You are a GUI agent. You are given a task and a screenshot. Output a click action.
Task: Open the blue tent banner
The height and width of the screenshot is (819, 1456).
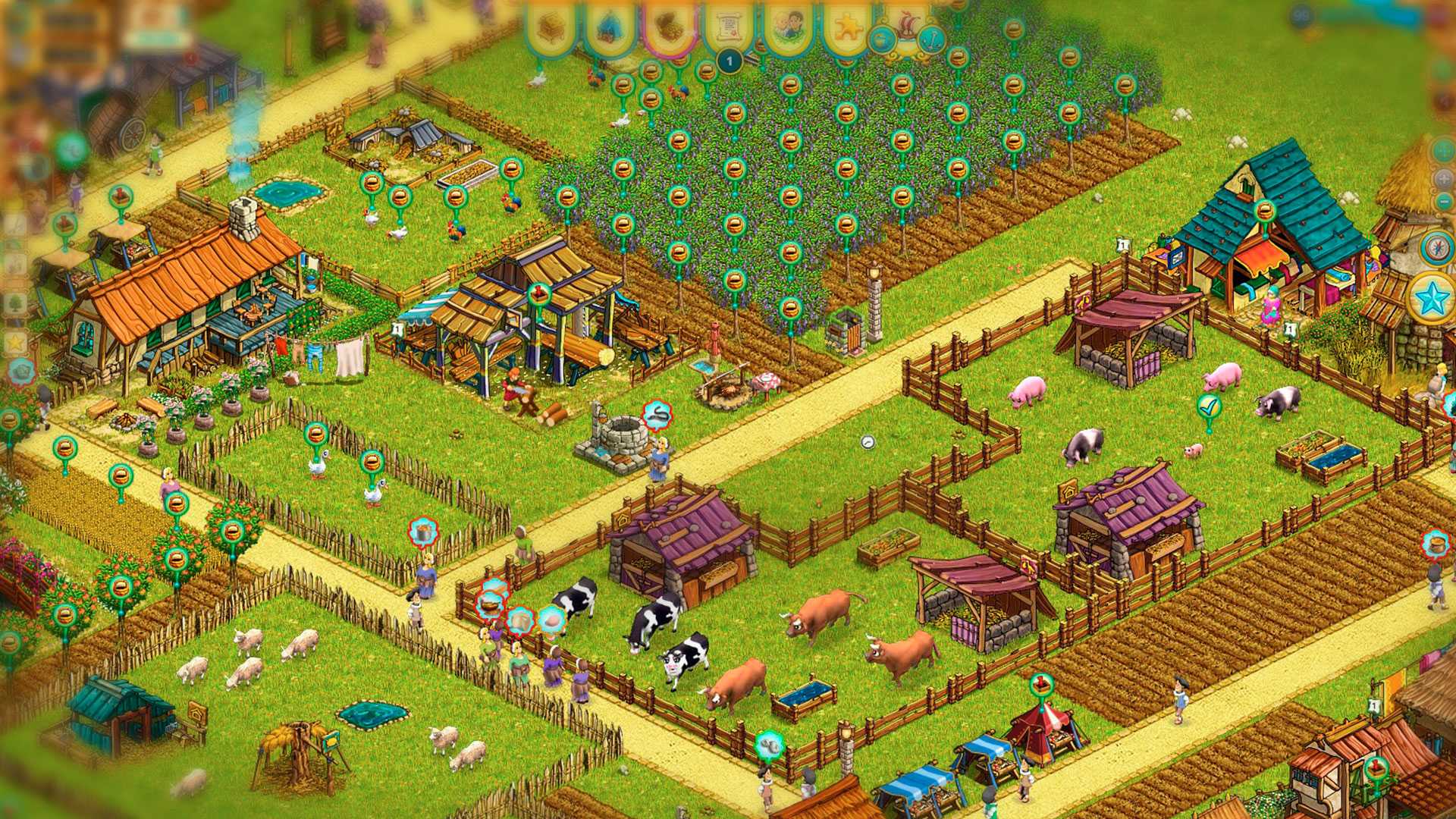[x=609, y=29]
